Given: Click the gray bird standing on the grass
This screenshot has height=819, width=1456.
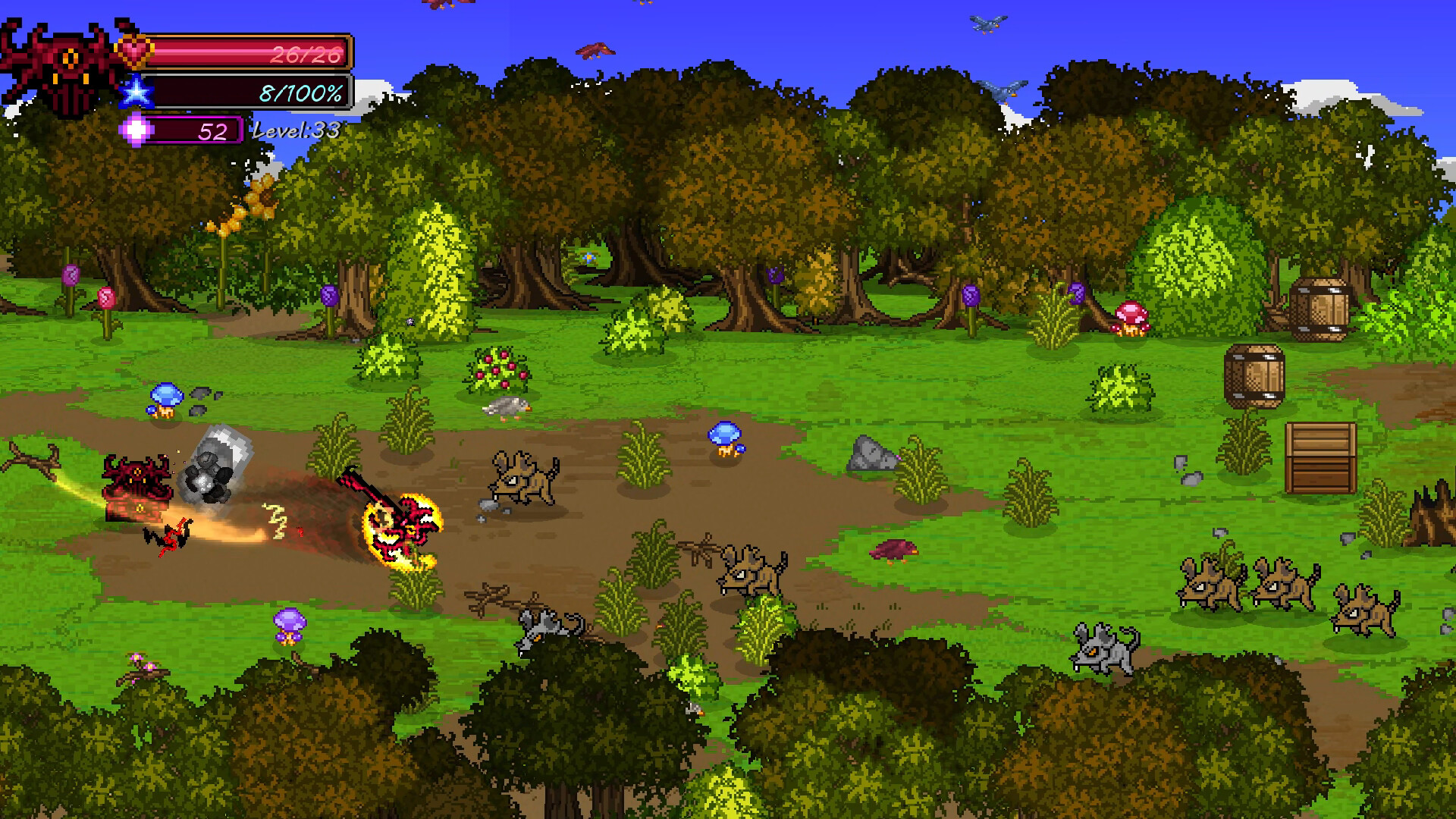Looking at the screenshot, I should point(504,406).
